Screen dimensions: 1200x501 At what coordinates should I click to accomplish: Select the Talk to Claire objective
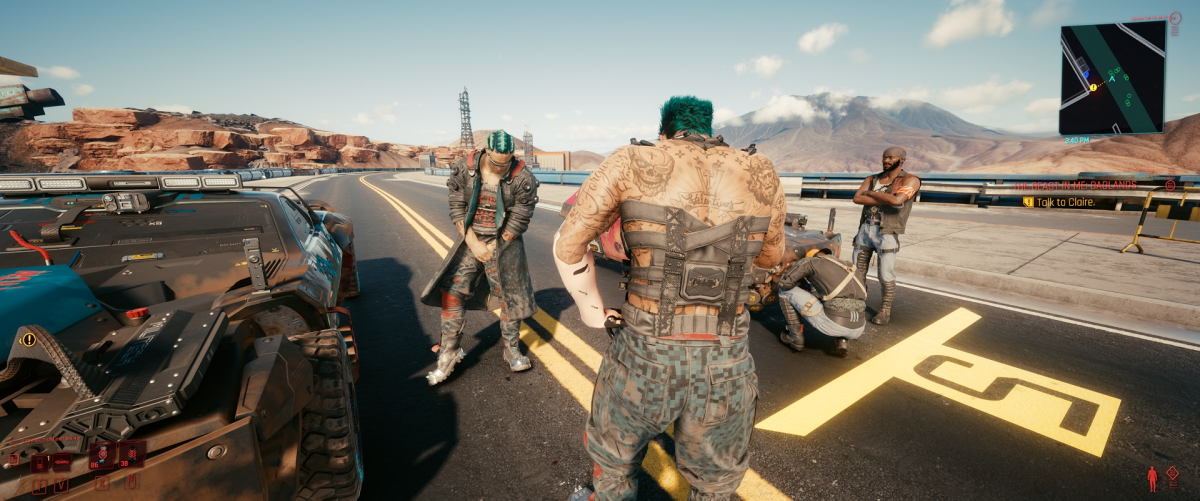[1066, 202]
